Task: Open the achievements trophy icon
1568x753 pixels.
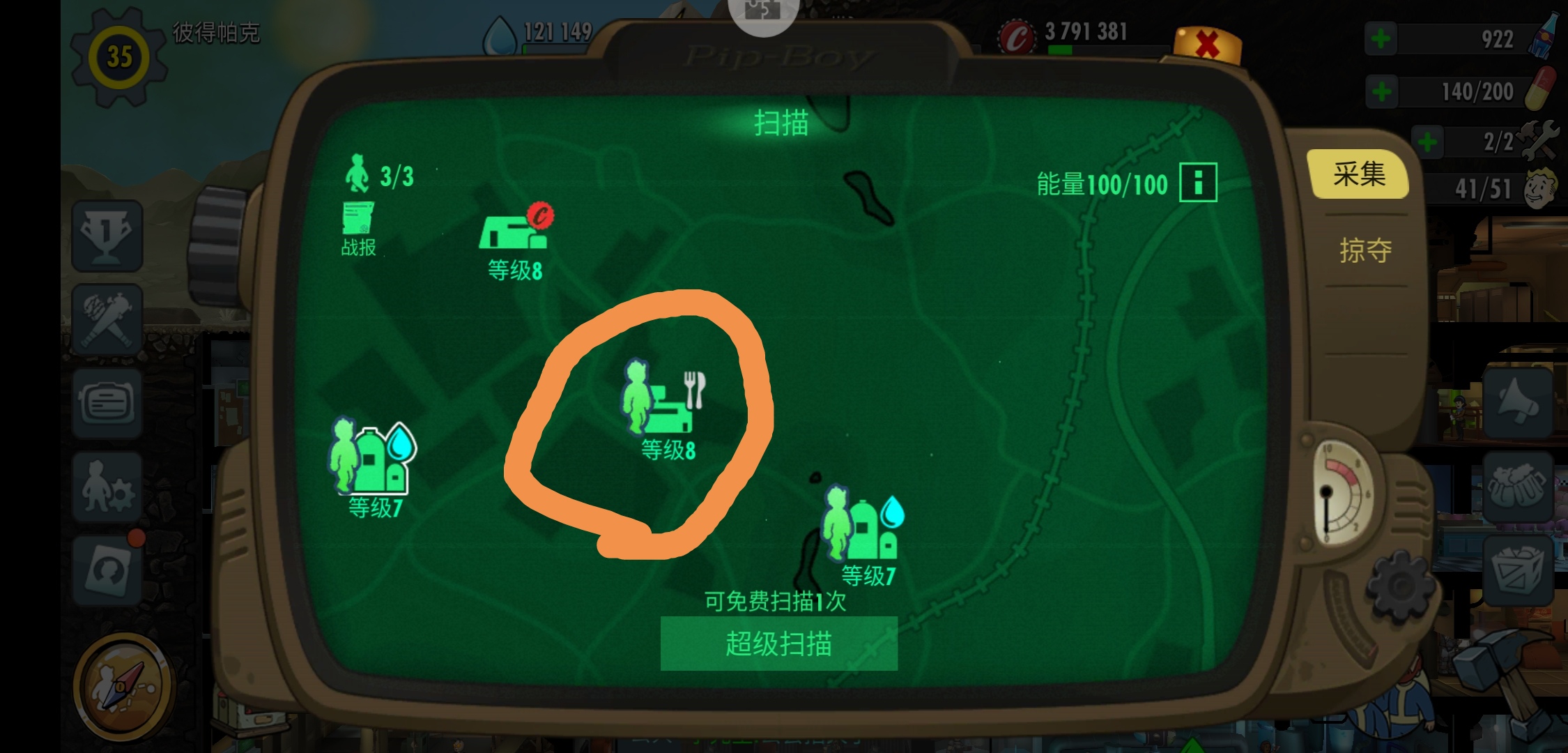Action: click(106, 237)
